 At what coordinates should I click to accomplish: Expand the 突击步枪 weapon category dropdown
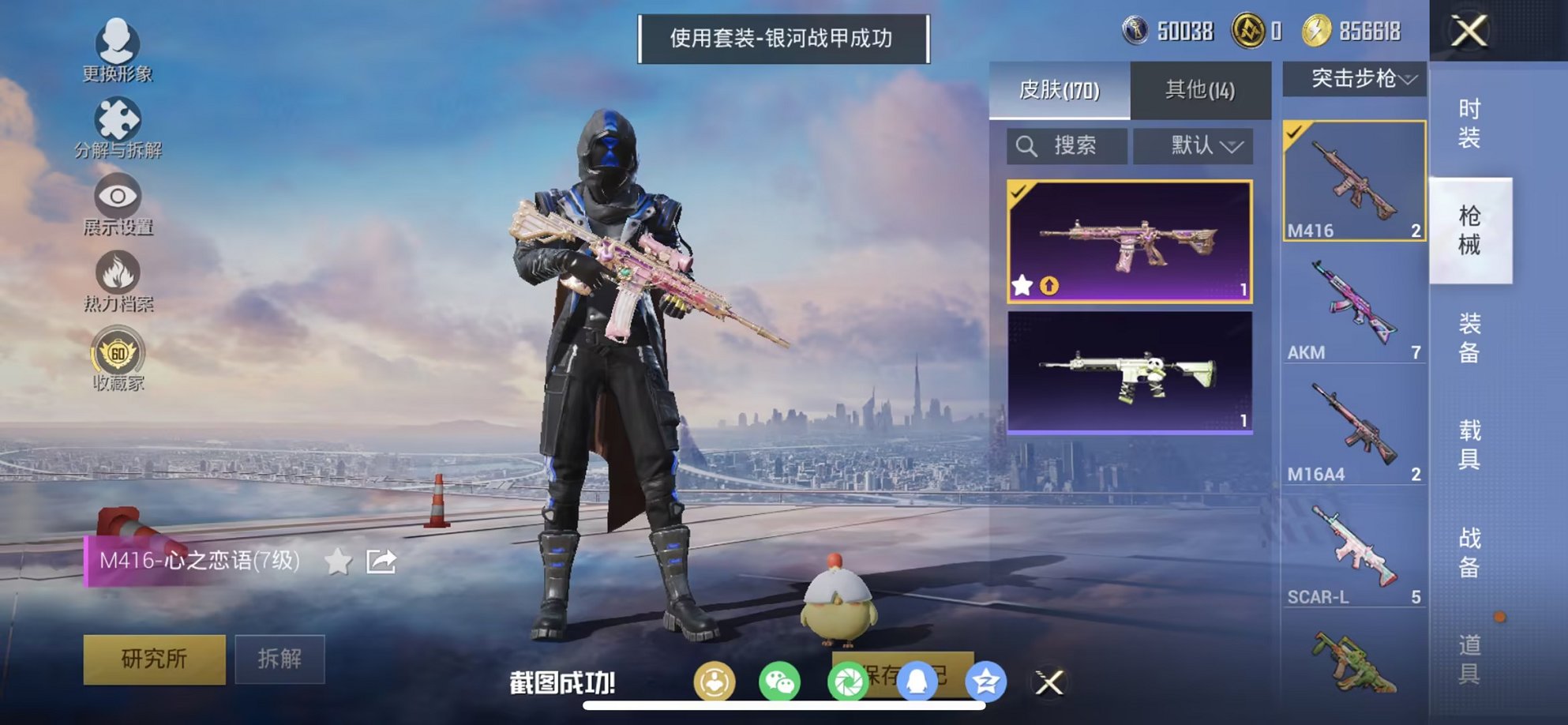tap(1360, 79)
